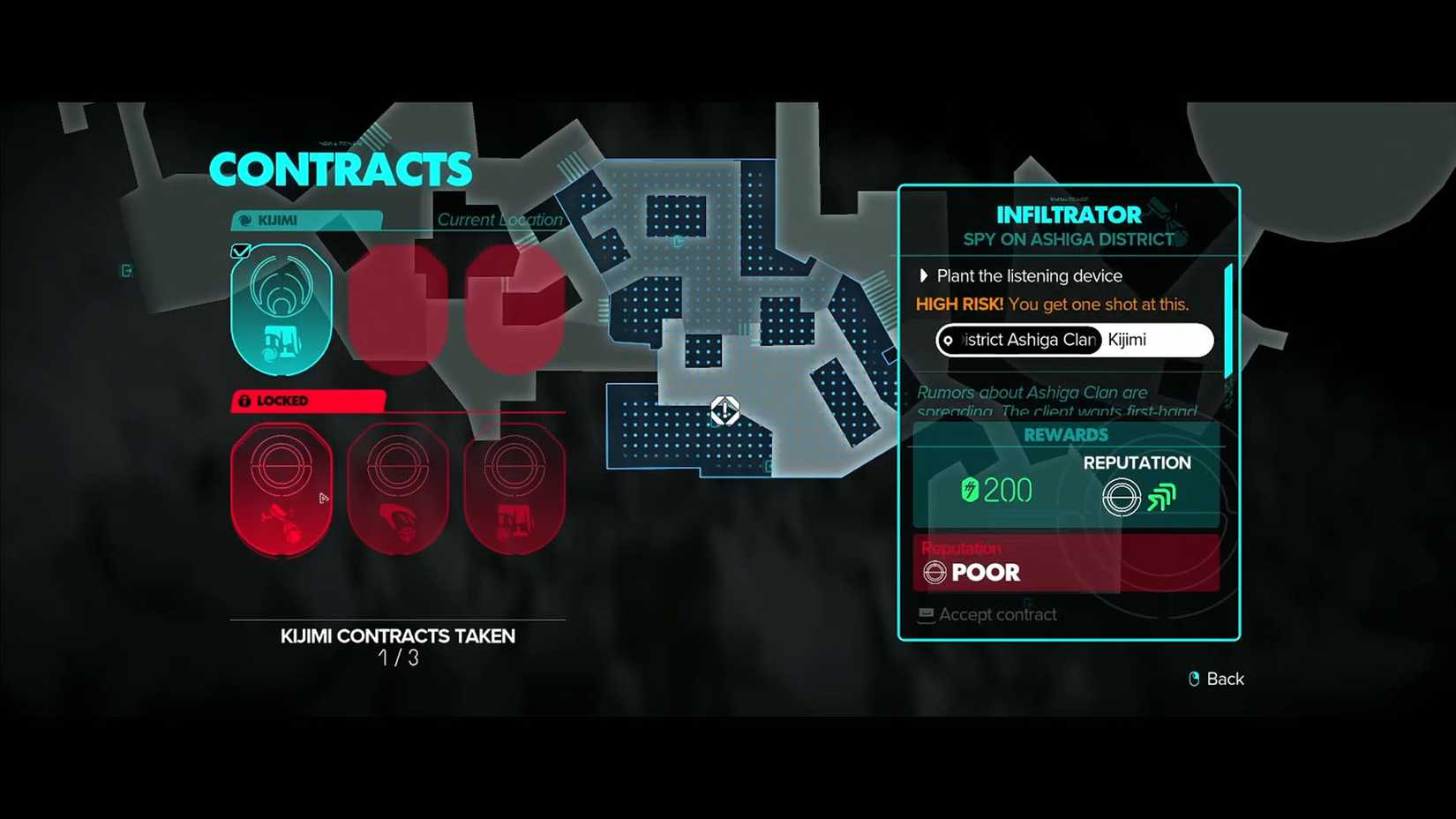Click the Back button
Image resolution: width=1456 pixels, height=819 pixels.
coord(1225,679)
